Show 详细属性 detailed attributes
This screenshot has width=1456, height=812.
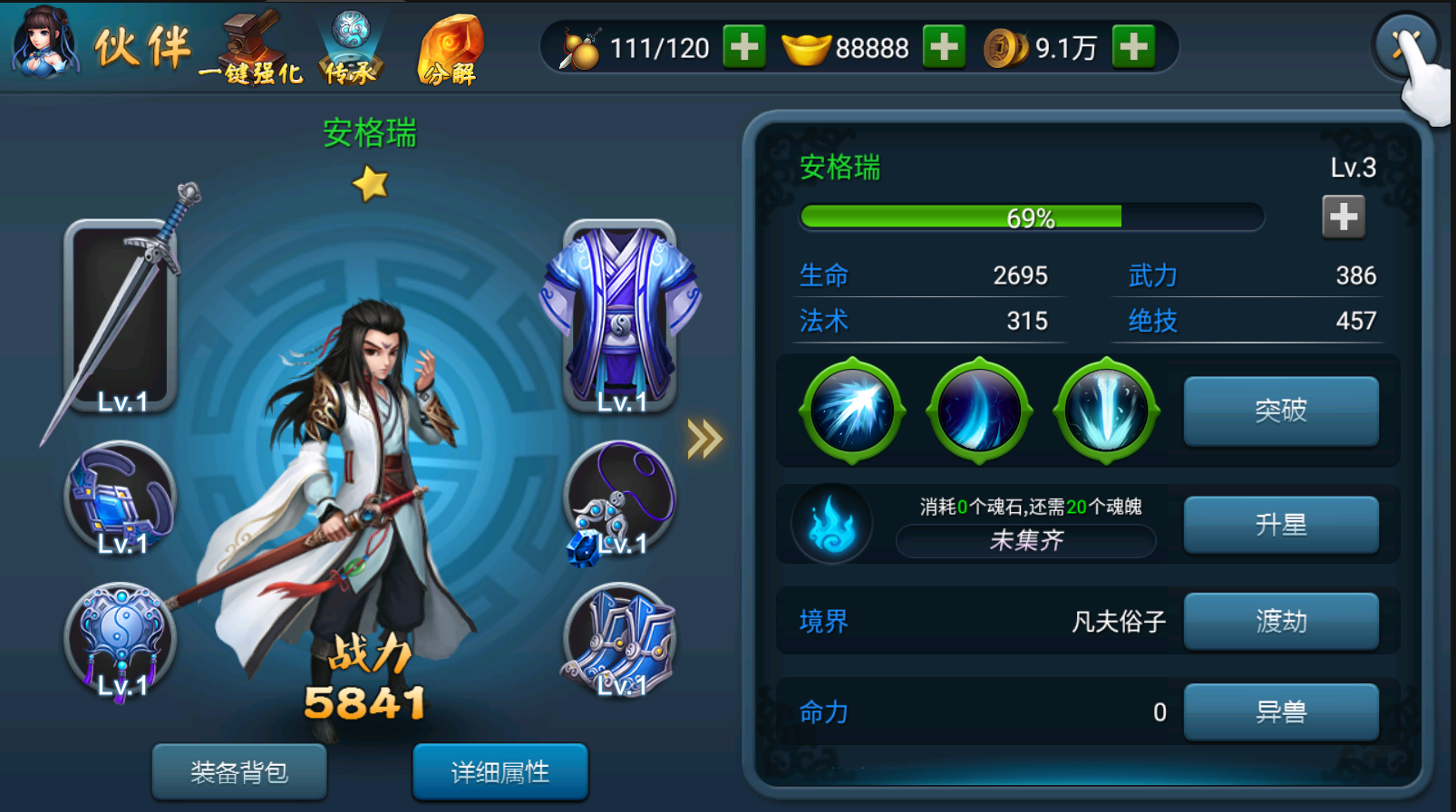click(x=500, y=772)
